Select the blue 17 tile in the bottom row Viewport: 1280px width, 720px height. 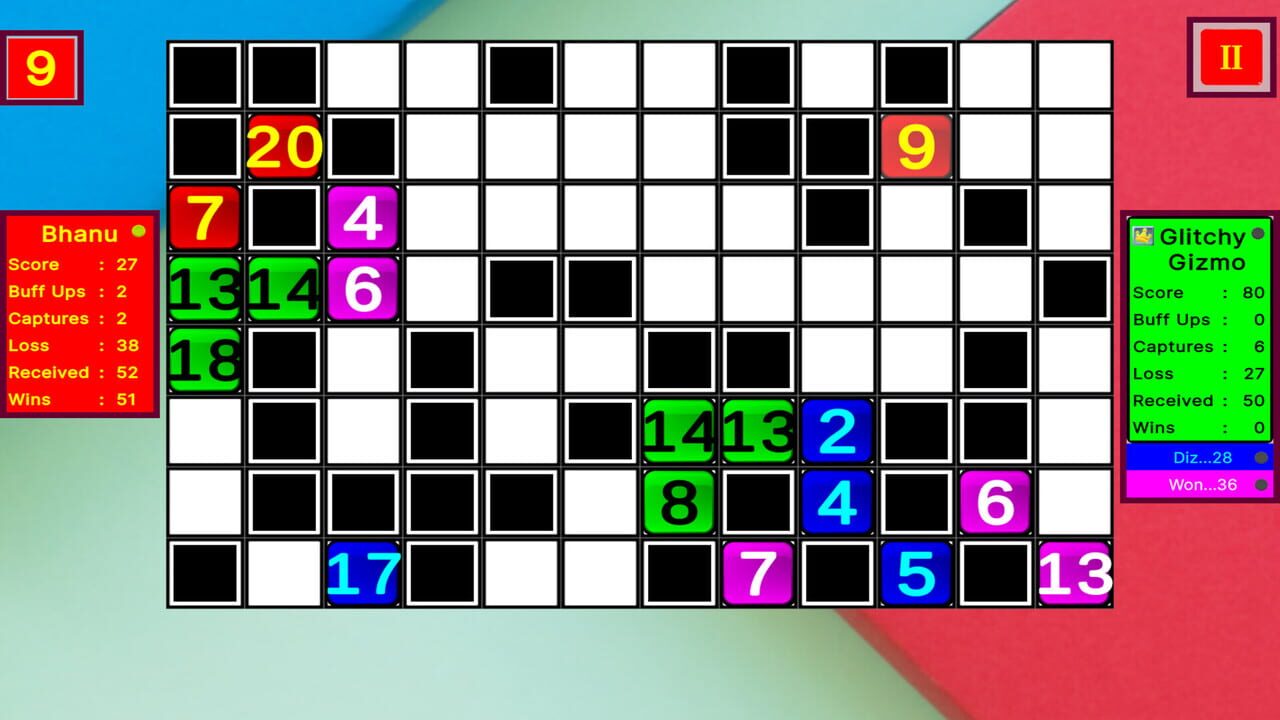pyautogui.click(x=362, y=574)
